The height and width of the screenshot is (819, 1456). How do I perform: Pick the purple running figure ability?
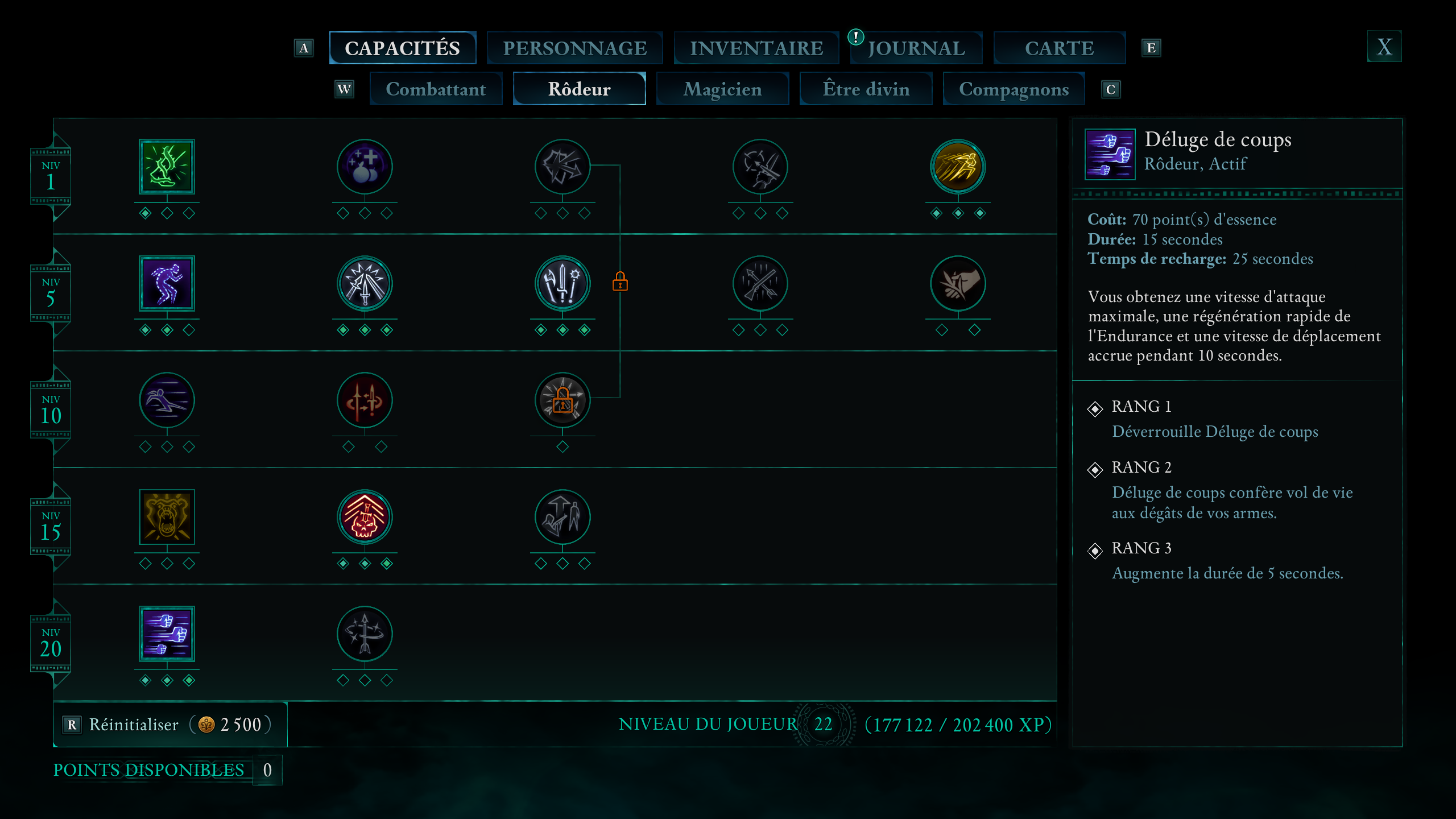[167, 283]
